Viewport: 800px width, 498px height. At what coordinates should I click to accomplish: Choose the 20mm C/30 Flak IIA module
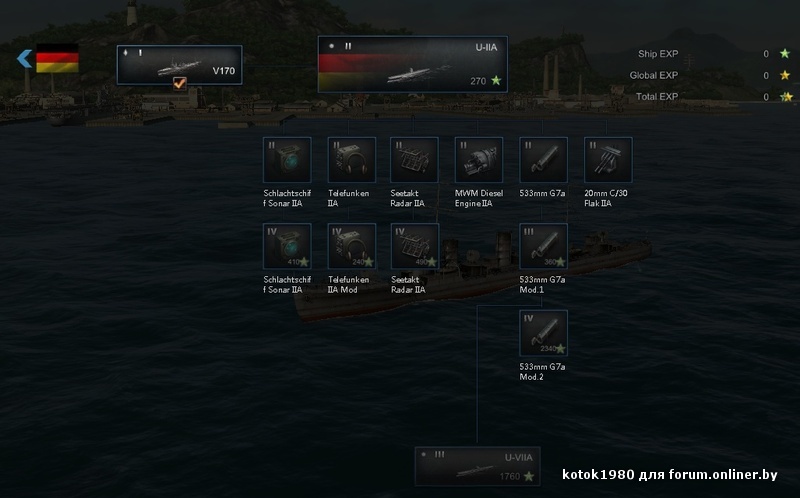click(x=608, y=160)
